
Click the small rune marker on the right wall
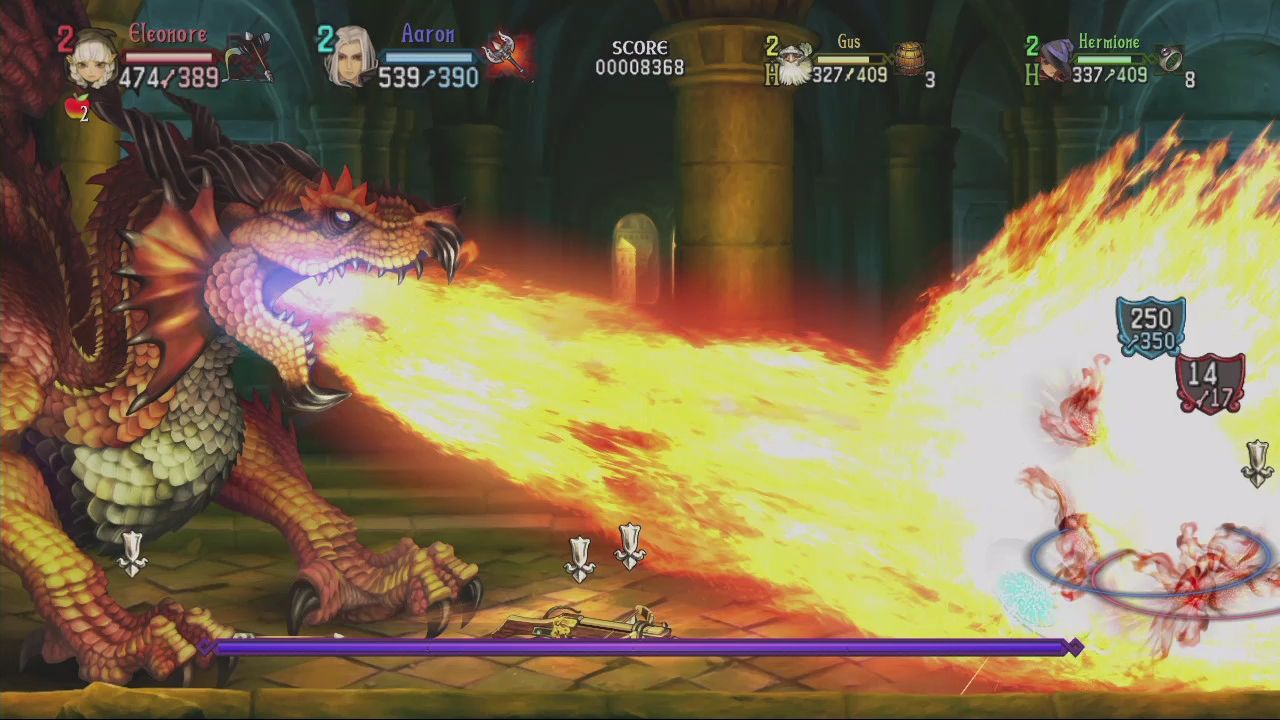(1257, 463)
